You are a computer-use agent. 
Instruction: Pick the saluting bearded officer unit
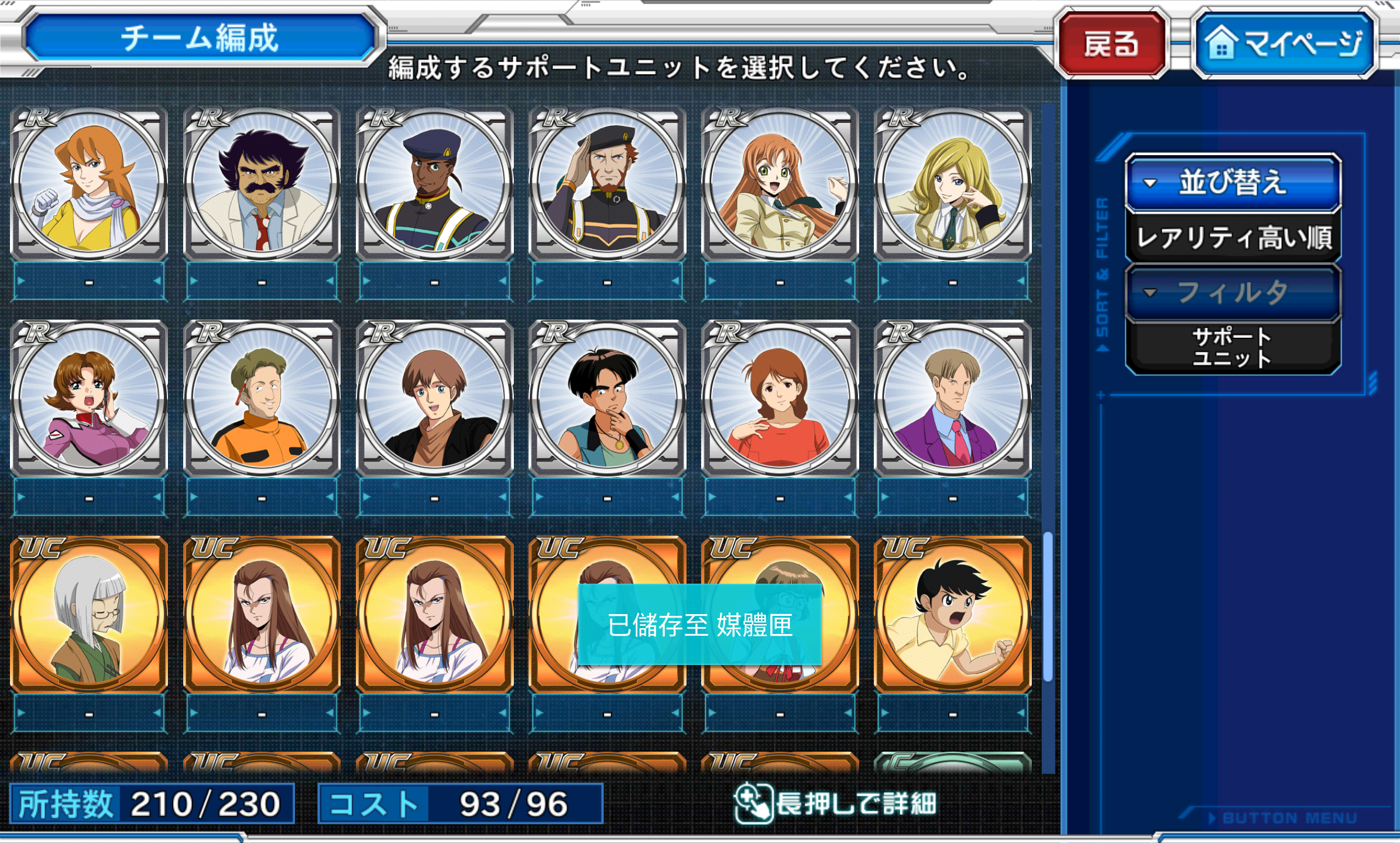[607, 183]
